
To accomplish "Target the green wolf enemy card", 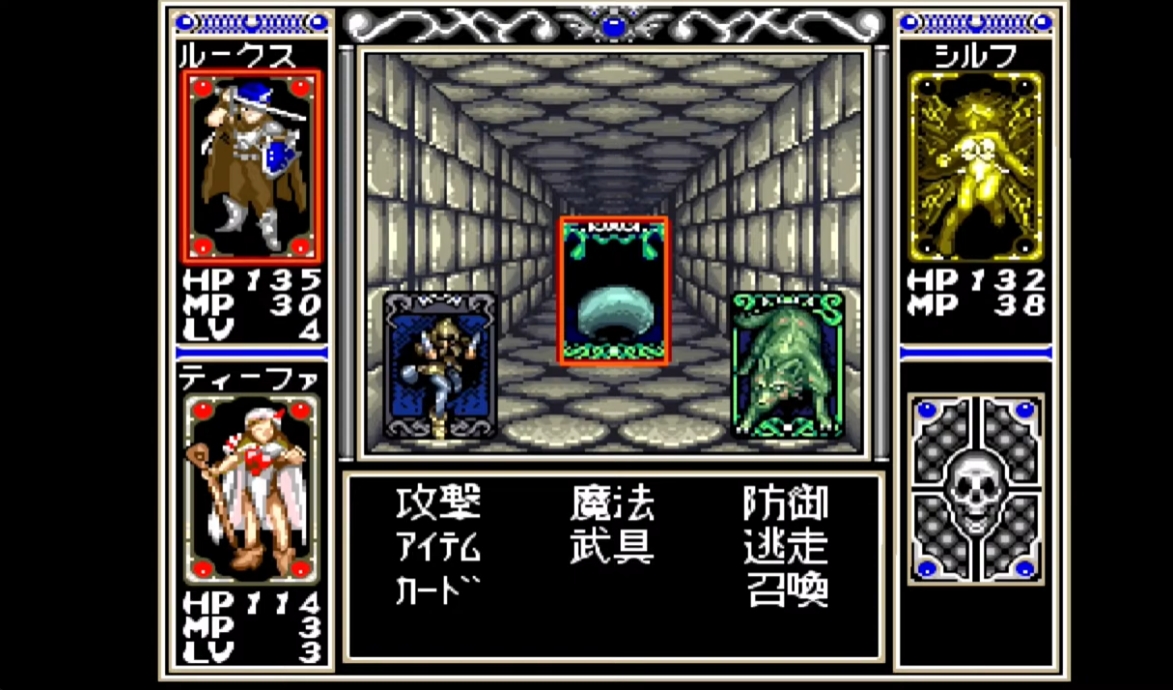I will pyautogui.click(x=788, y=365).
